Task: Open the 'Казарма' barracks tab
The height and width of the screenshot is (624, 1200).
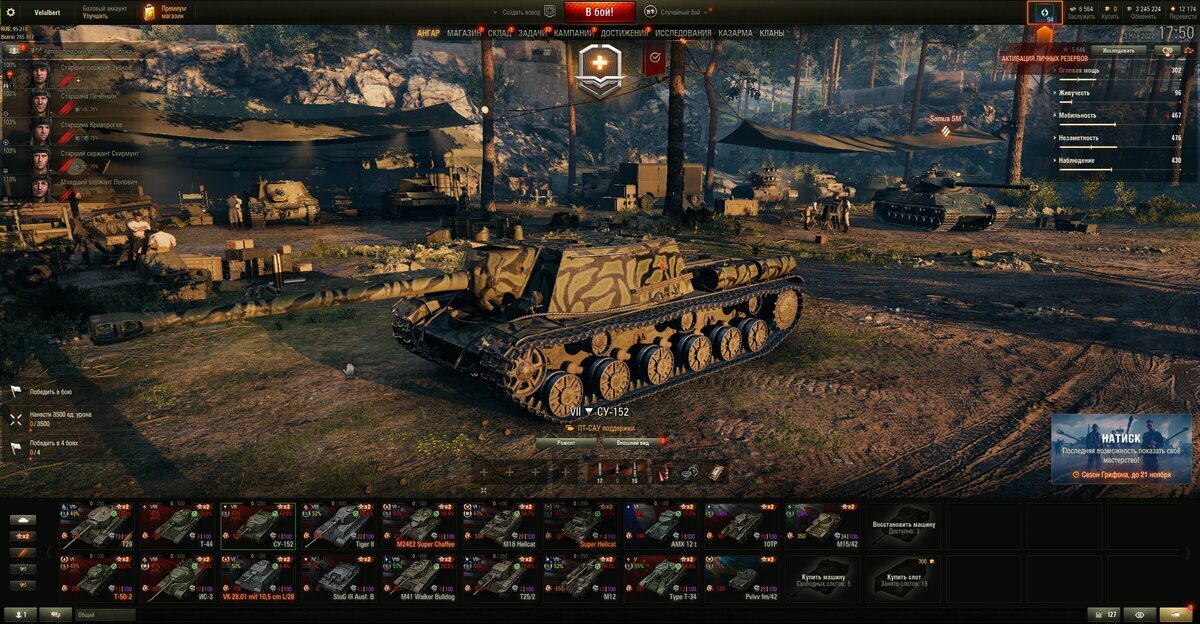Action: pyautogui.click(x=735, y=33)
